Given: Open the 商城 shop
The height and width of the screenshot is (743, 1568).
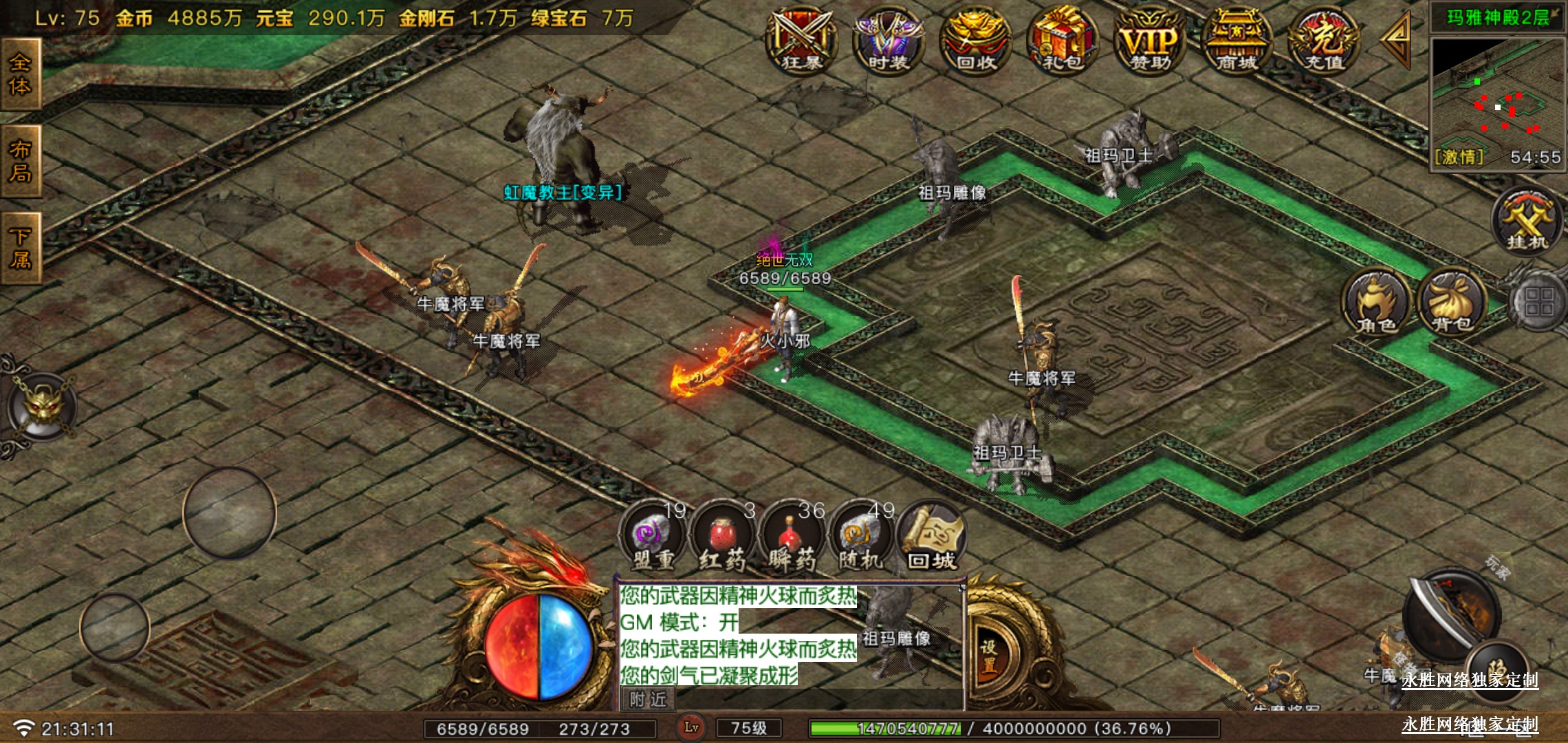Looking at the screenshot, I should pyautogui.click(x=1237, y=41).
